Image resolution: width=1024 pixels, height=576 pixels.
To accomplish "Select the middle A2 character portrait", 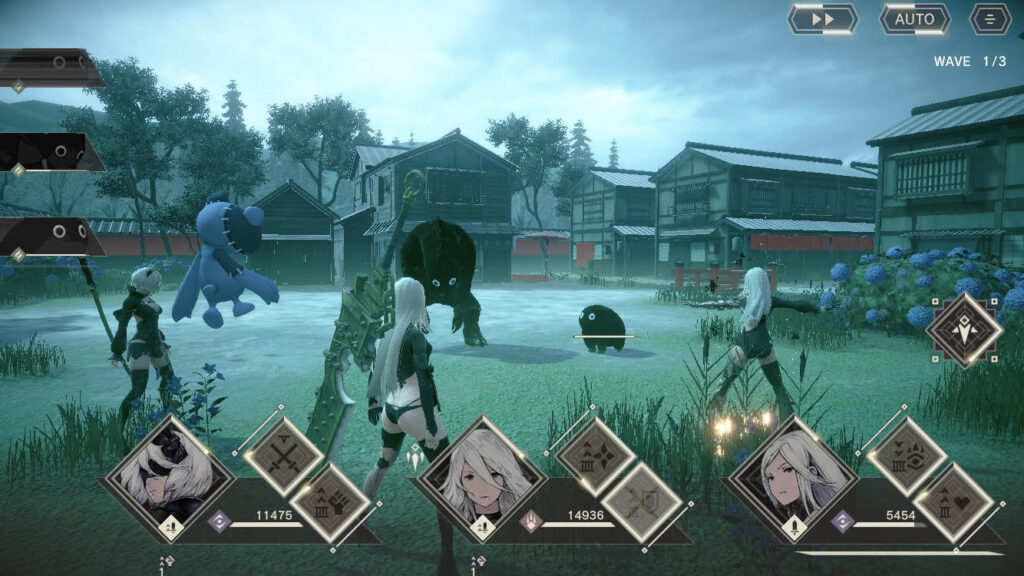I will [480, 480].
